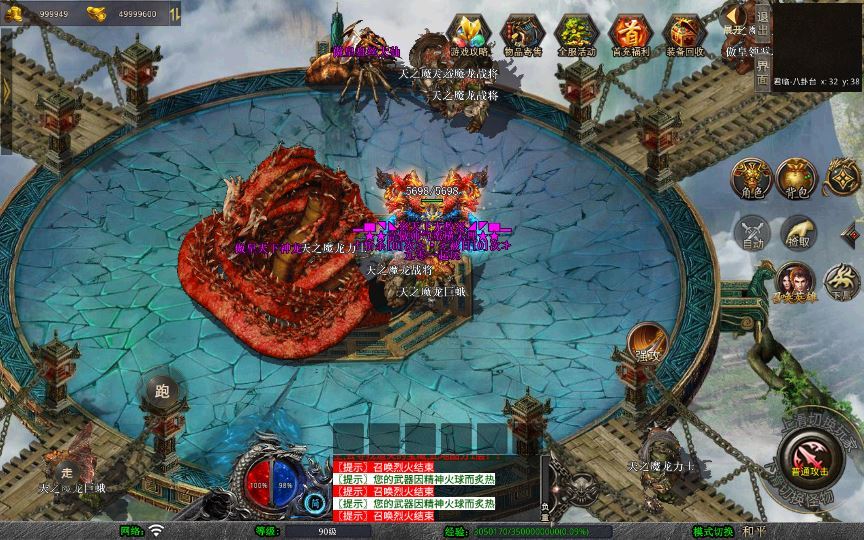Activate the 强攻 forced attack button
The image size is (864, 540).
pyautogui.click(x=647, y=343)
